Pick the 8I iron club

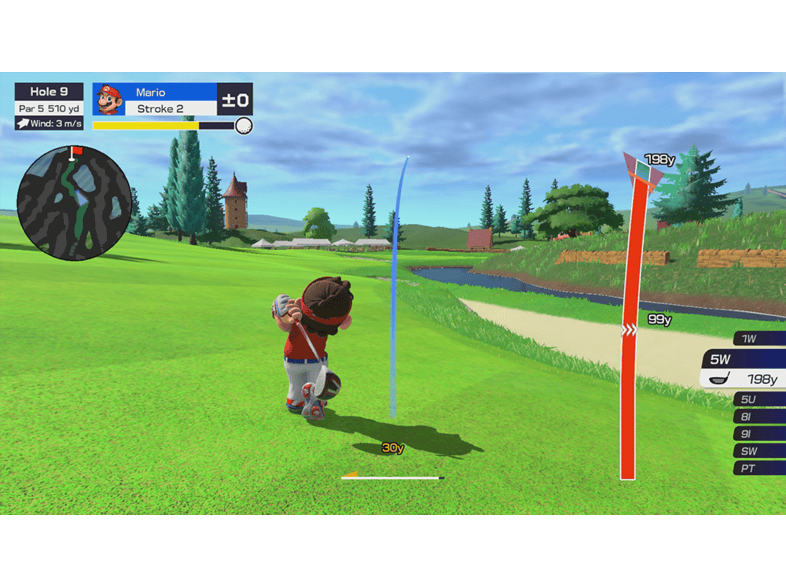(758, 417)
